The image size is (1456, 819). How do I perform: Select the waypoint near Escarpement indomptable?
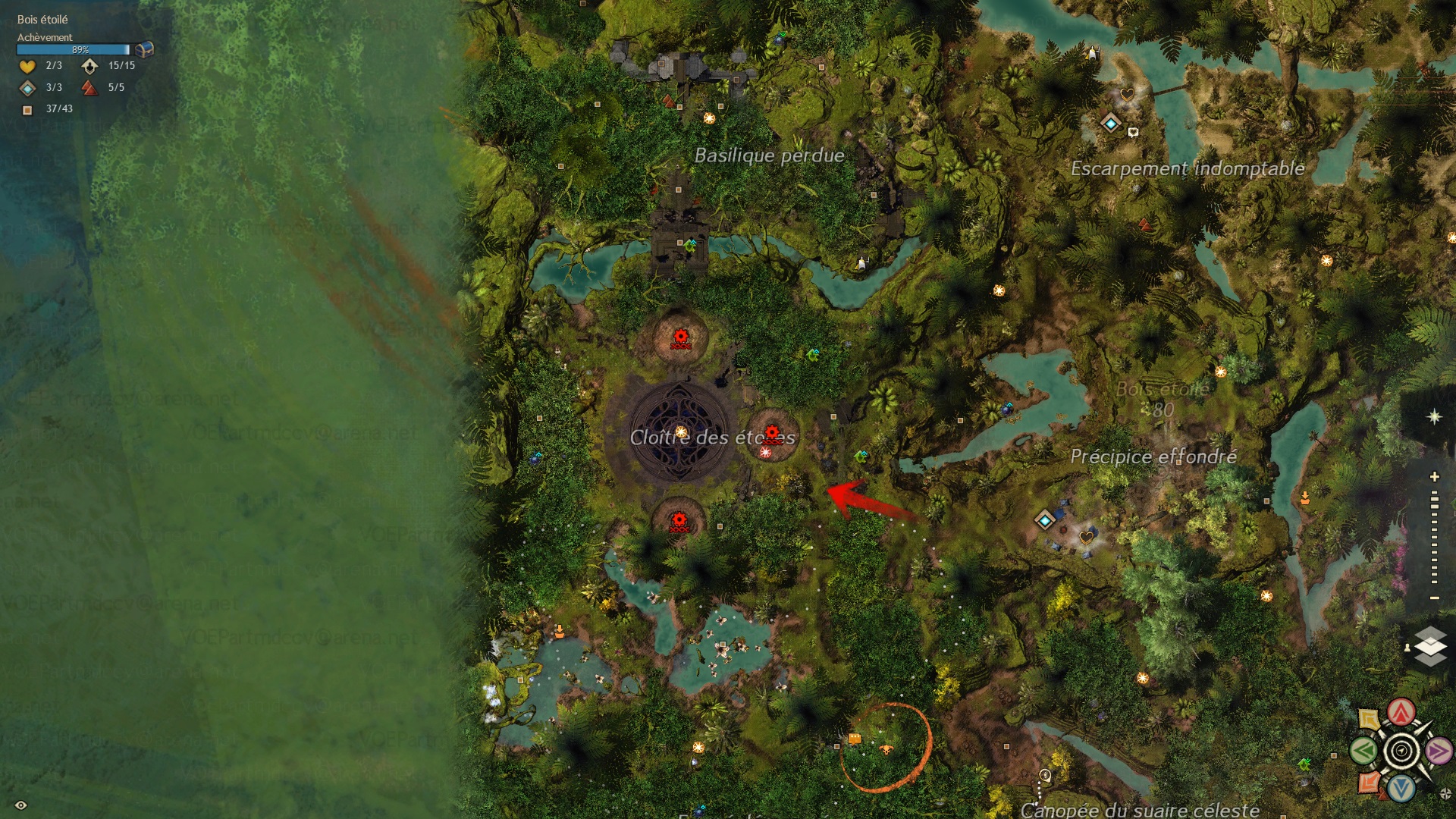tap(1111, 123)
